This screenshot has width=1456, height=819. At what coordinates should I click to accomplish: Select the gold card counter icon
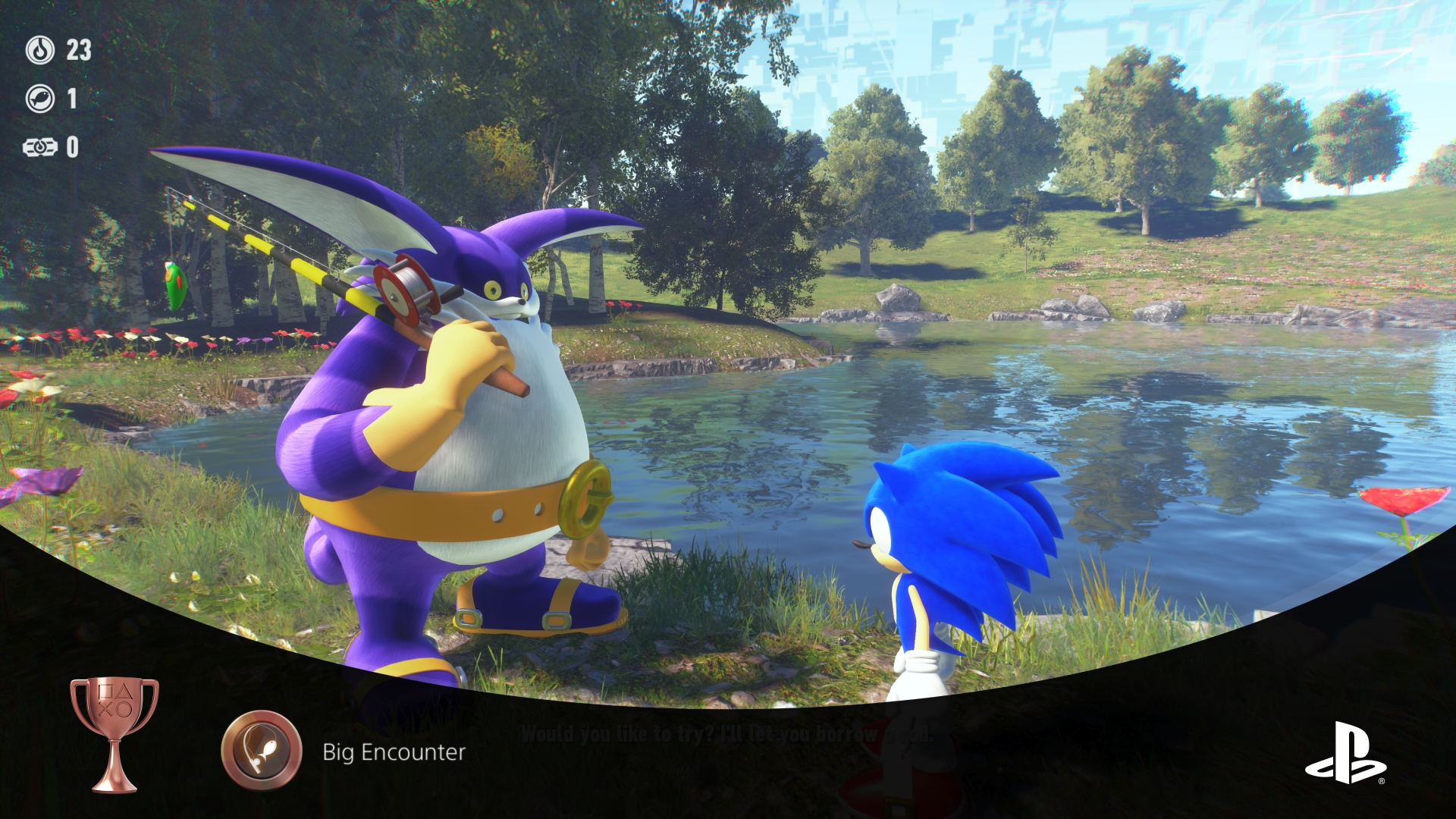click(40, 147)
